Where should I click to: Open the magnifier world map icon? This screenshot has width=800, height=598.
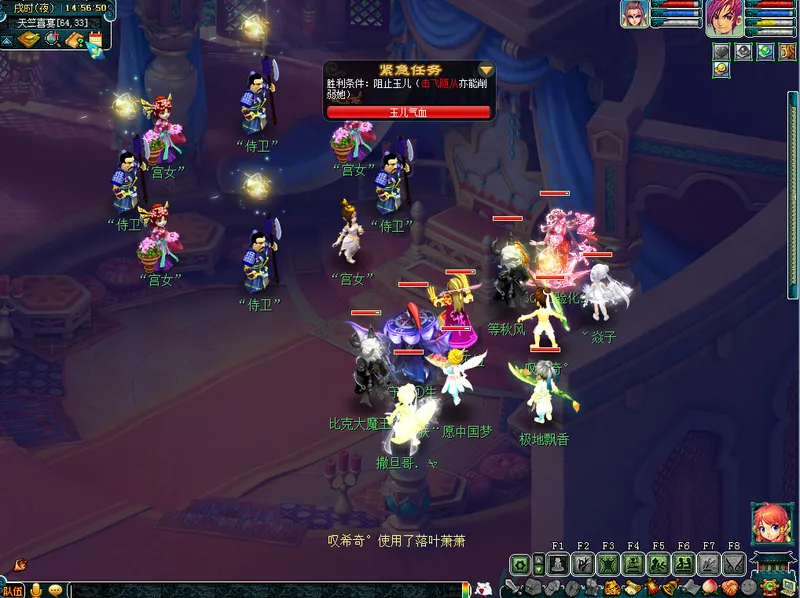[52, 39]
